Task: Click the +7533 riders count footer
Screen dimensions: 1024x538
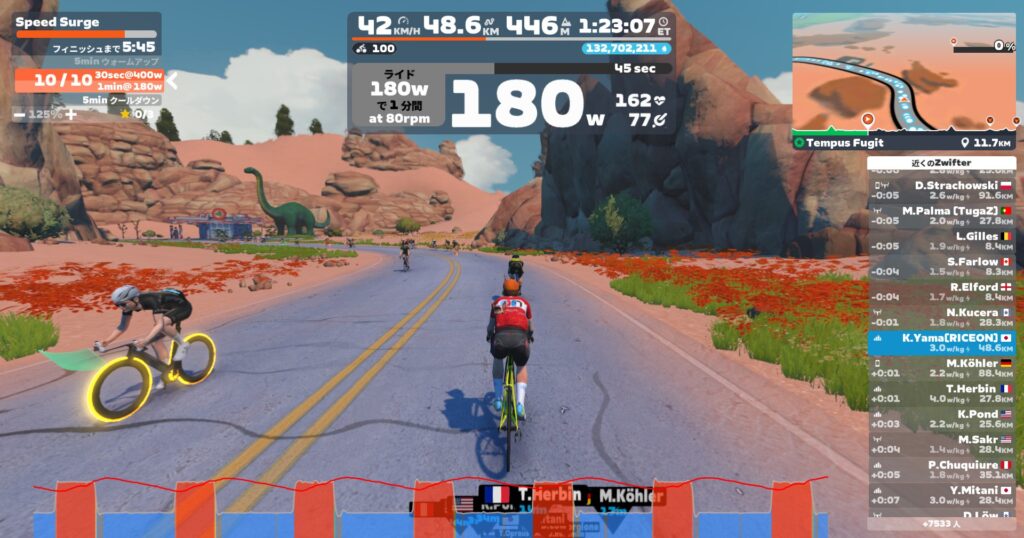Action: pyautogui.click(x=941, y=523)
